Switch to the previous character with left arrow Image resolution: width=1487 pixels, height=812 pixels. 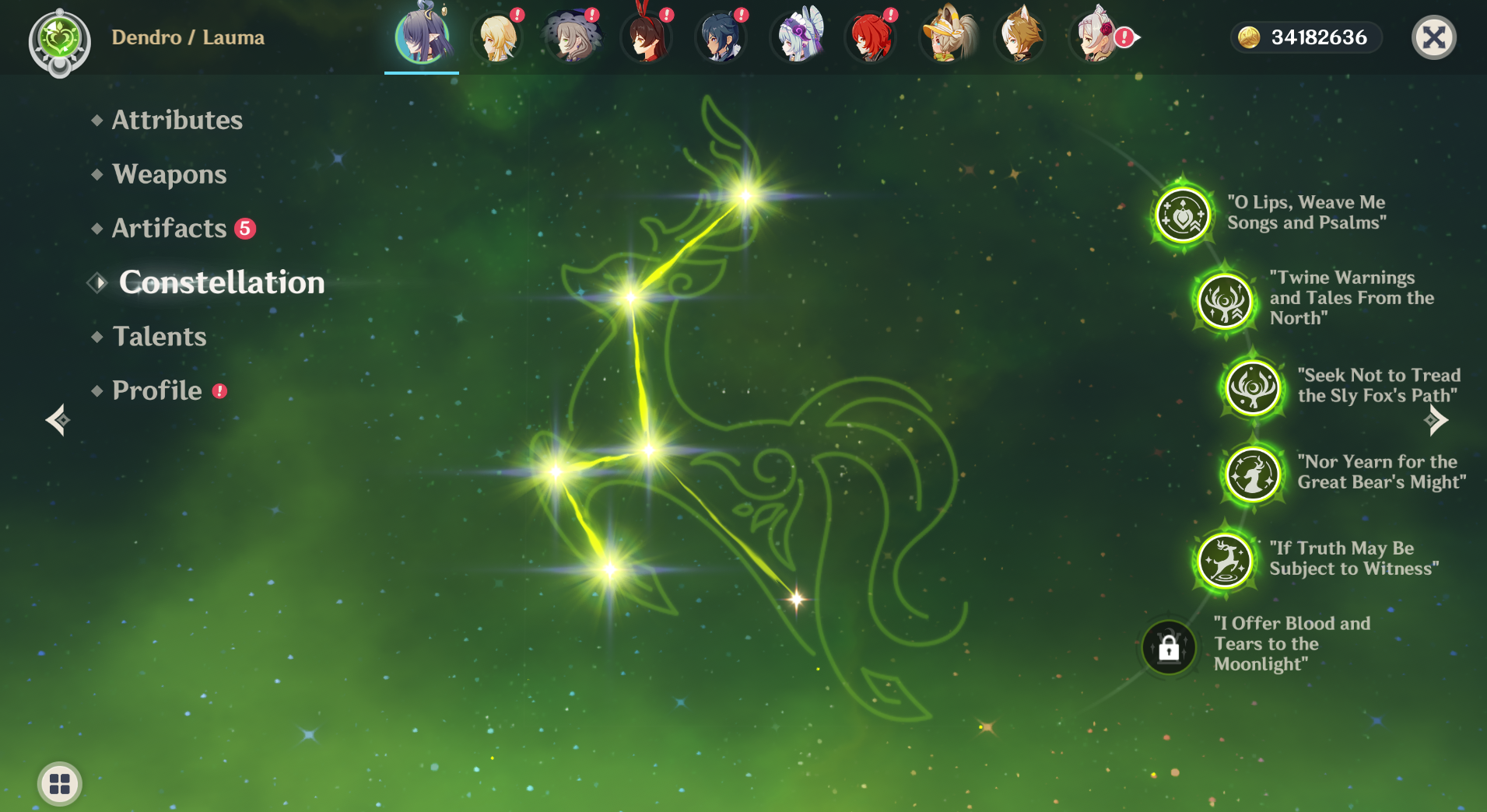point(58,421)
